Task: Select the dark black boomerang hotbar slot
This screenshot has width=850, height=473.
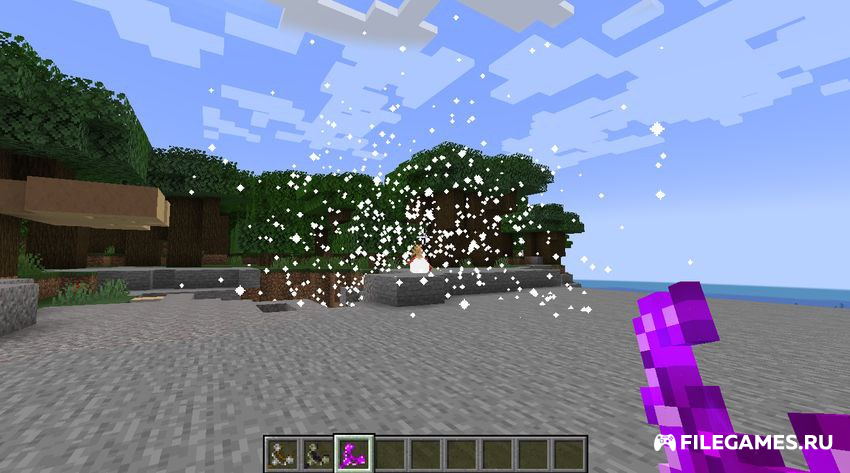Action: 318,451
